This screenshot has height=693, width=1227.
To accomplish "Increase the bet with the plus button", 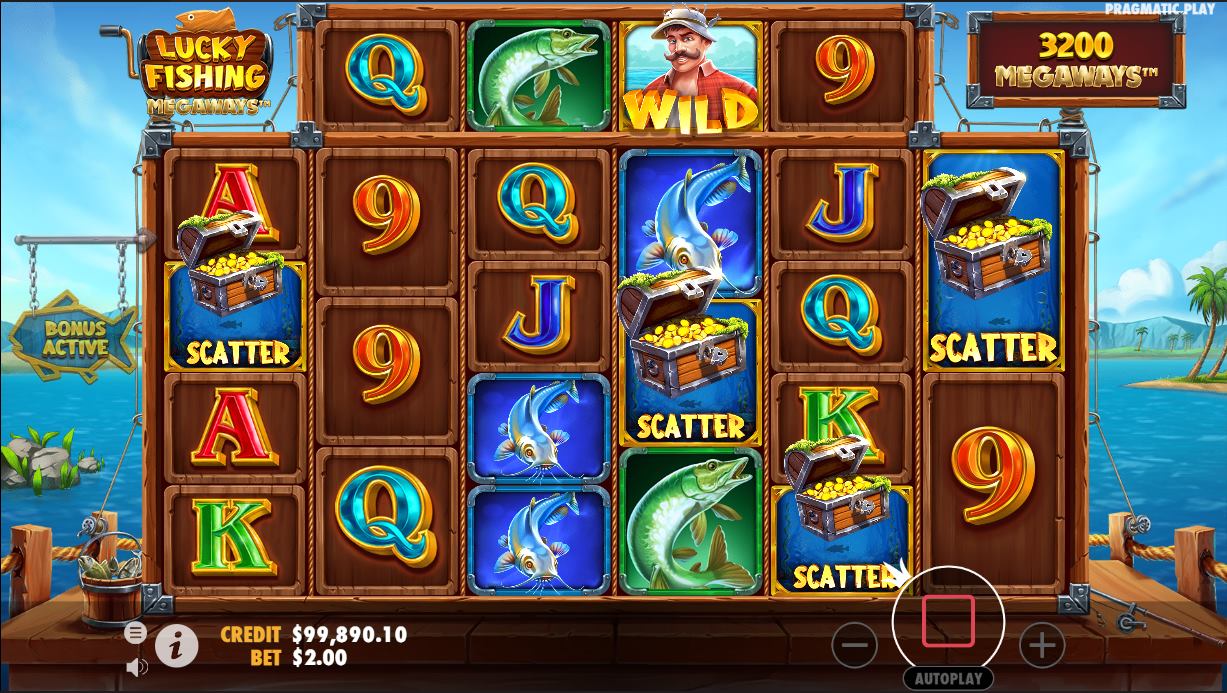I will click(1041, 646).
